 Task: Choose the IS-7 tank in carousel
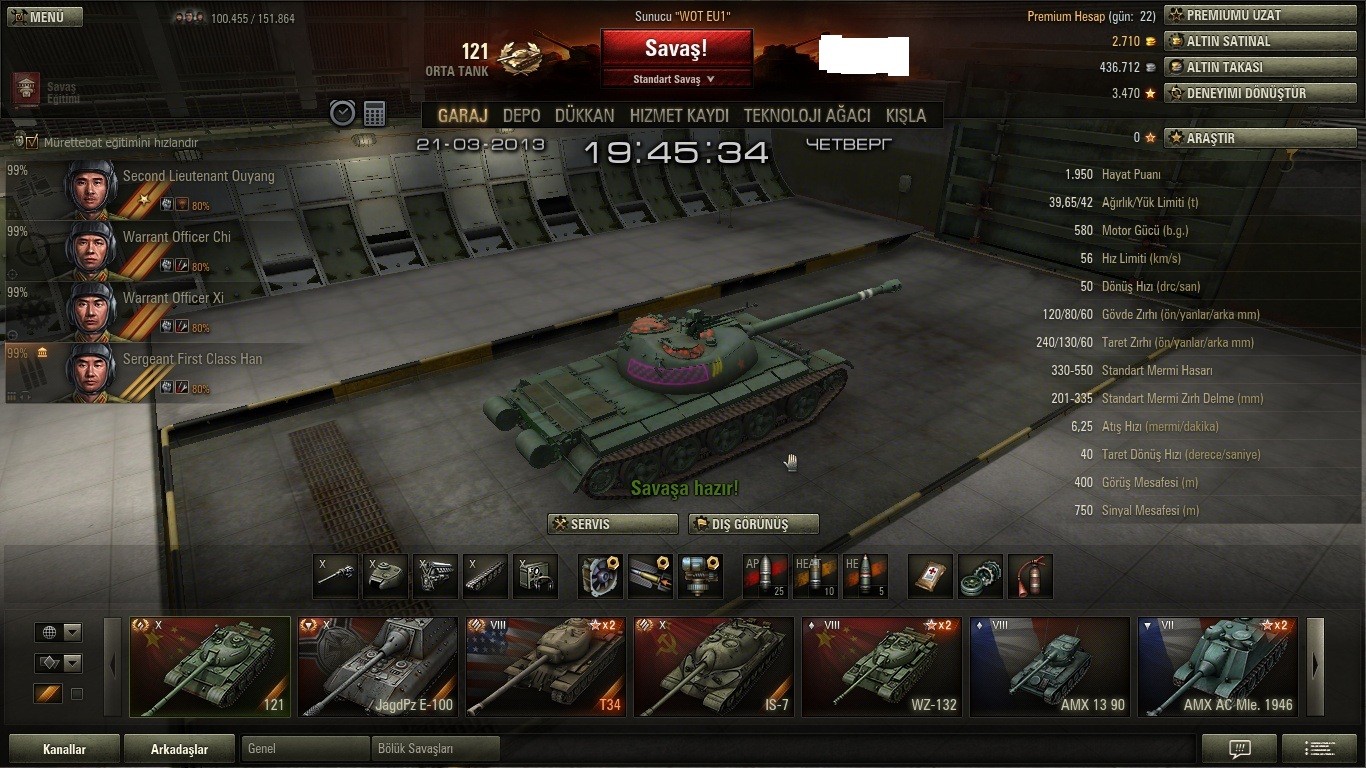point(713,666)
